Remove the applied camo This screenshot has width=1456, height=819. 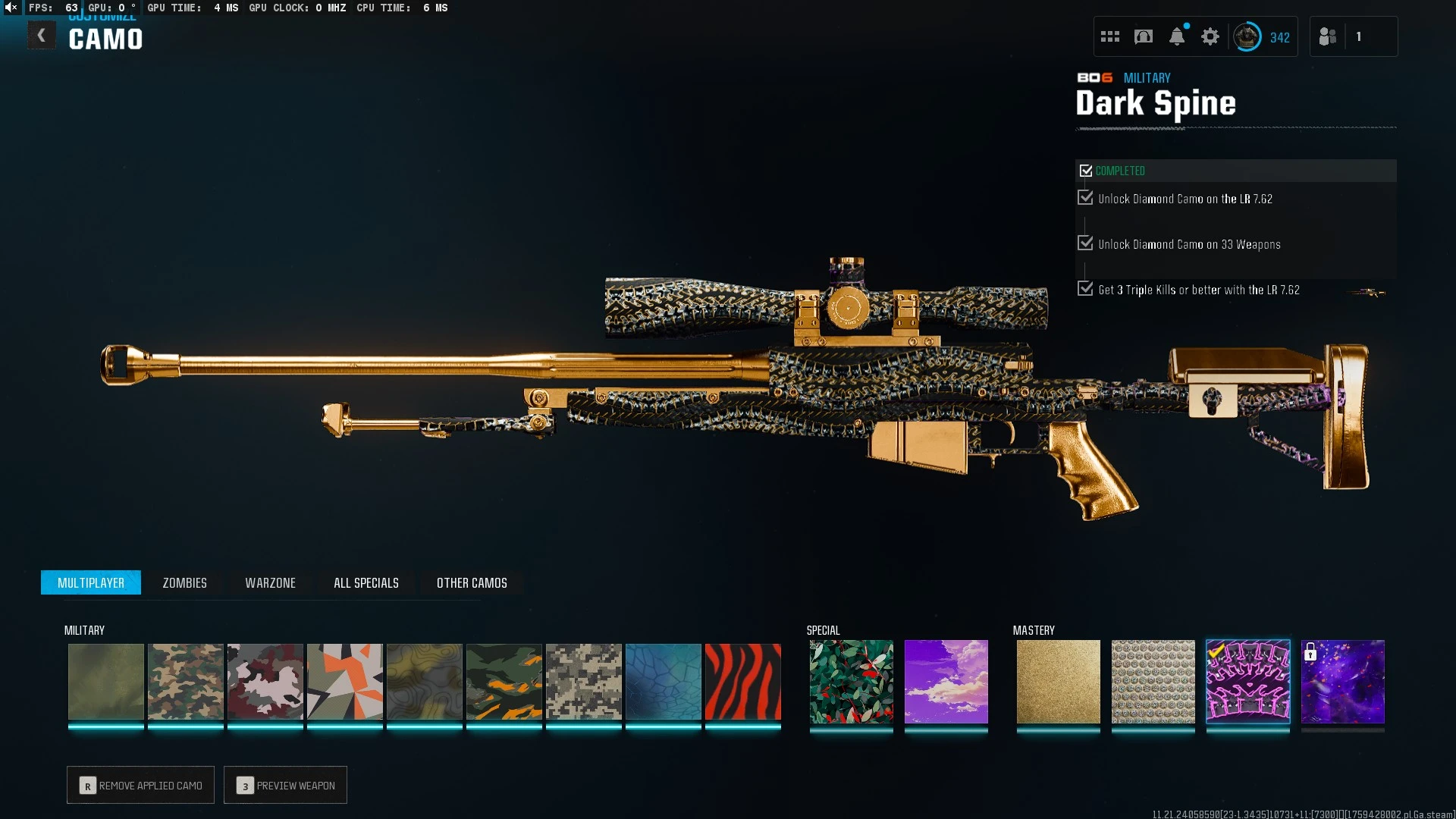141,785
